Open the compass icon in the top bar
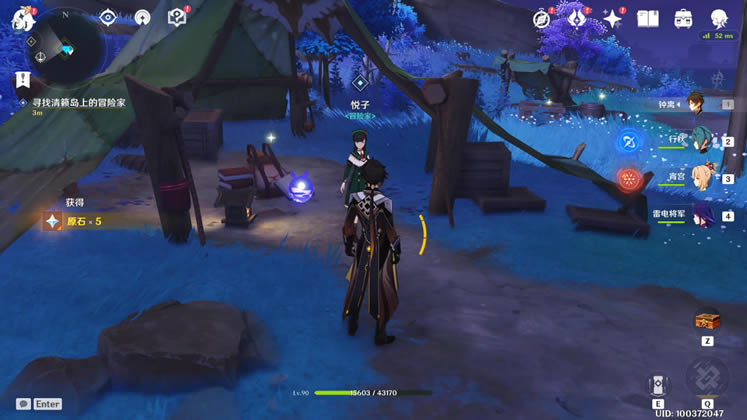 [x=542, y=19]
